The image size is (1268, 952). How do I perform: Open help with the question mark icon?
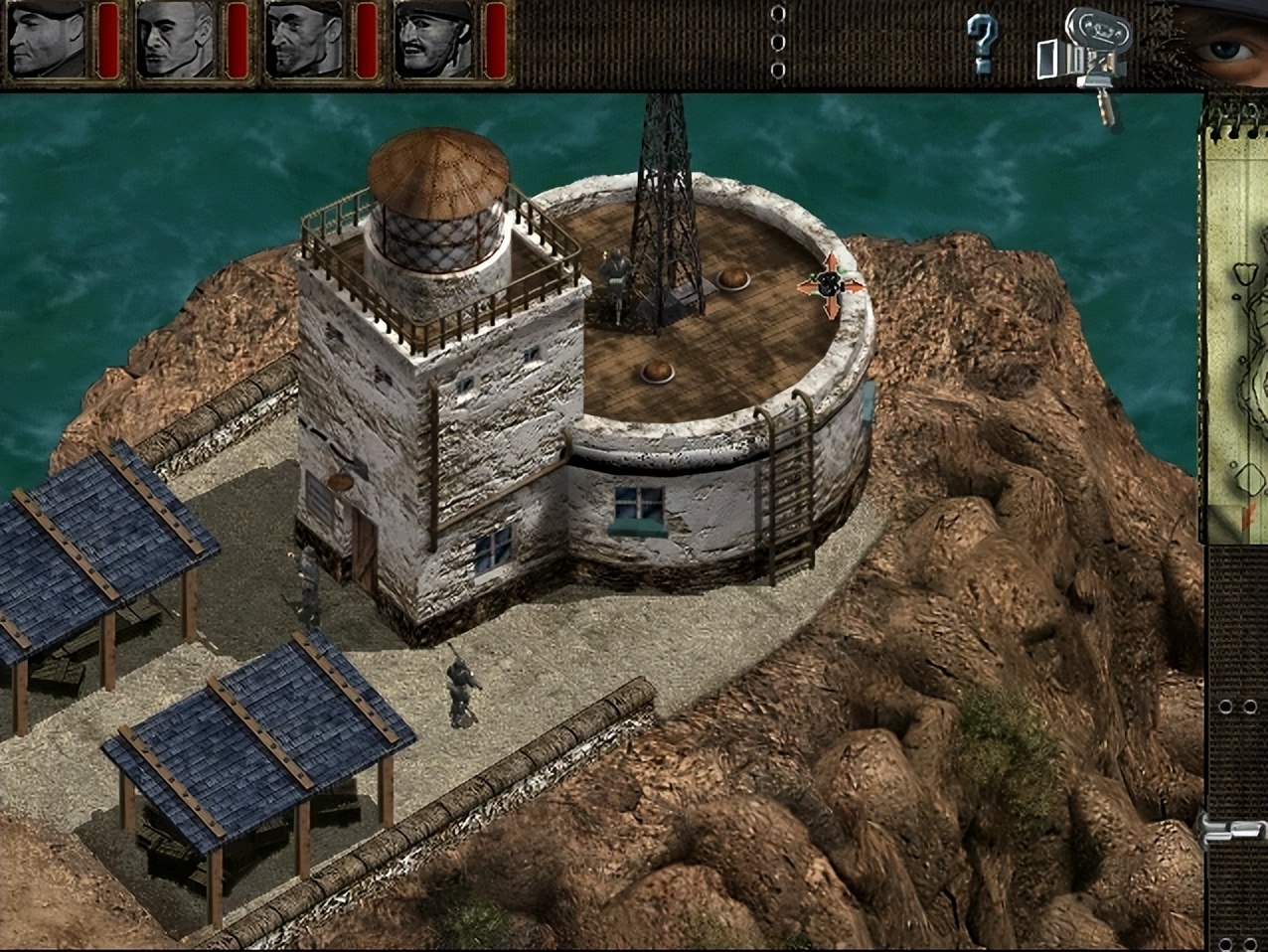pos(982,42)
